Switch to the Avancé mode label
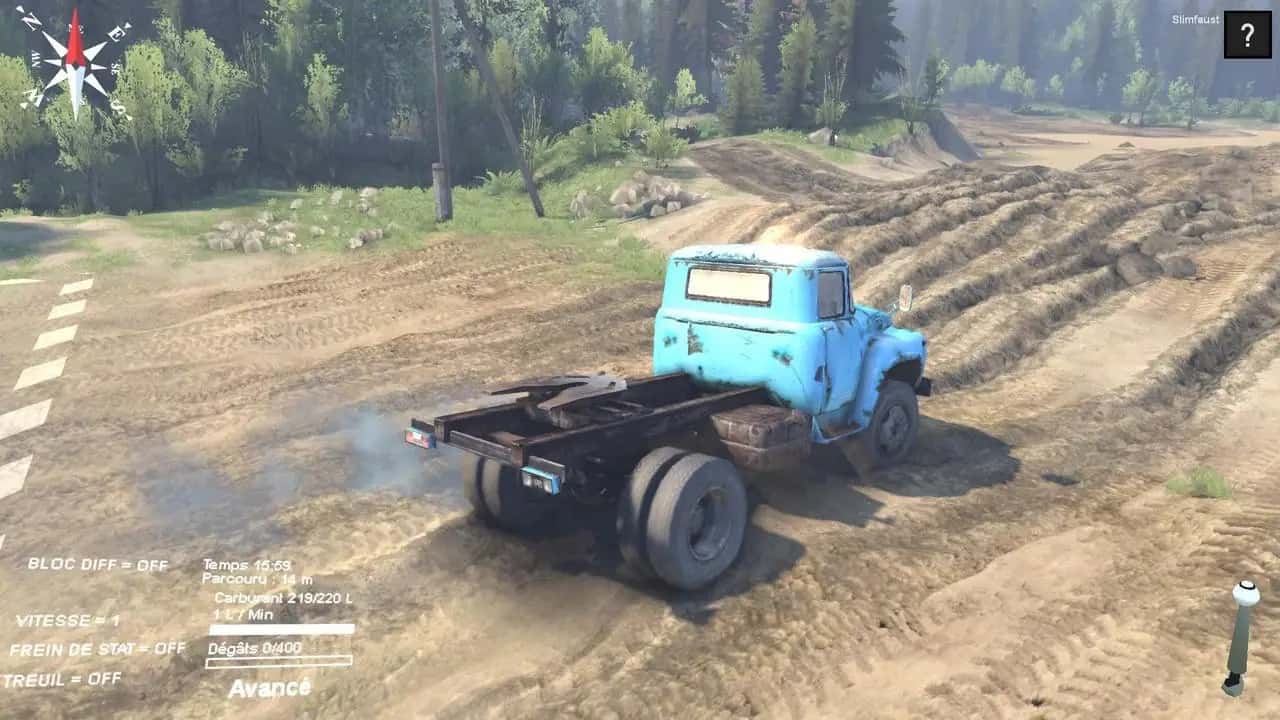The width and height of the screenshot is (1280, 720). (x=271, y=688)
